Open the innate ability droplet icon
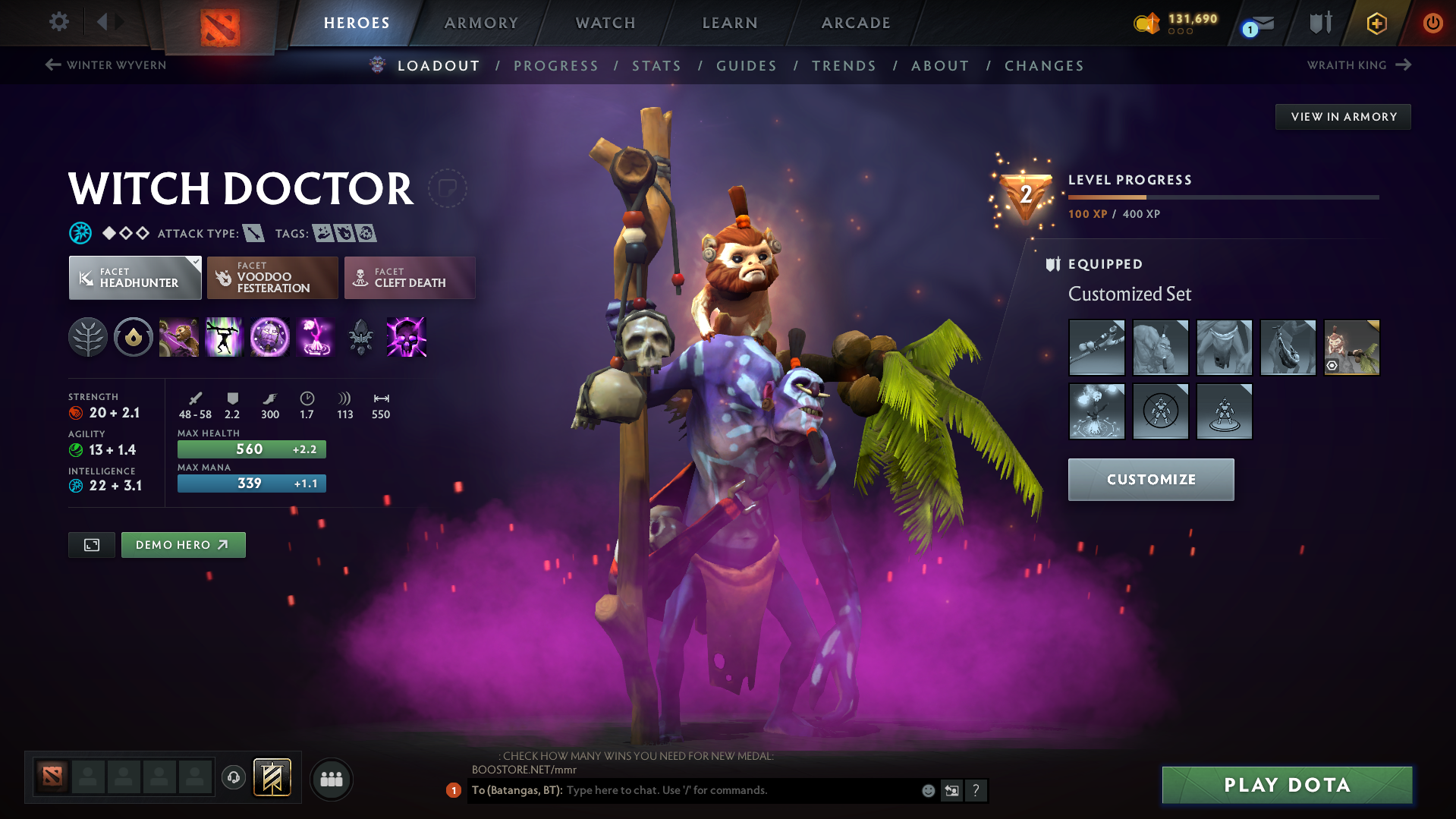The height and width of the screenshot is (819, 1456). click(x=134, y=338)
